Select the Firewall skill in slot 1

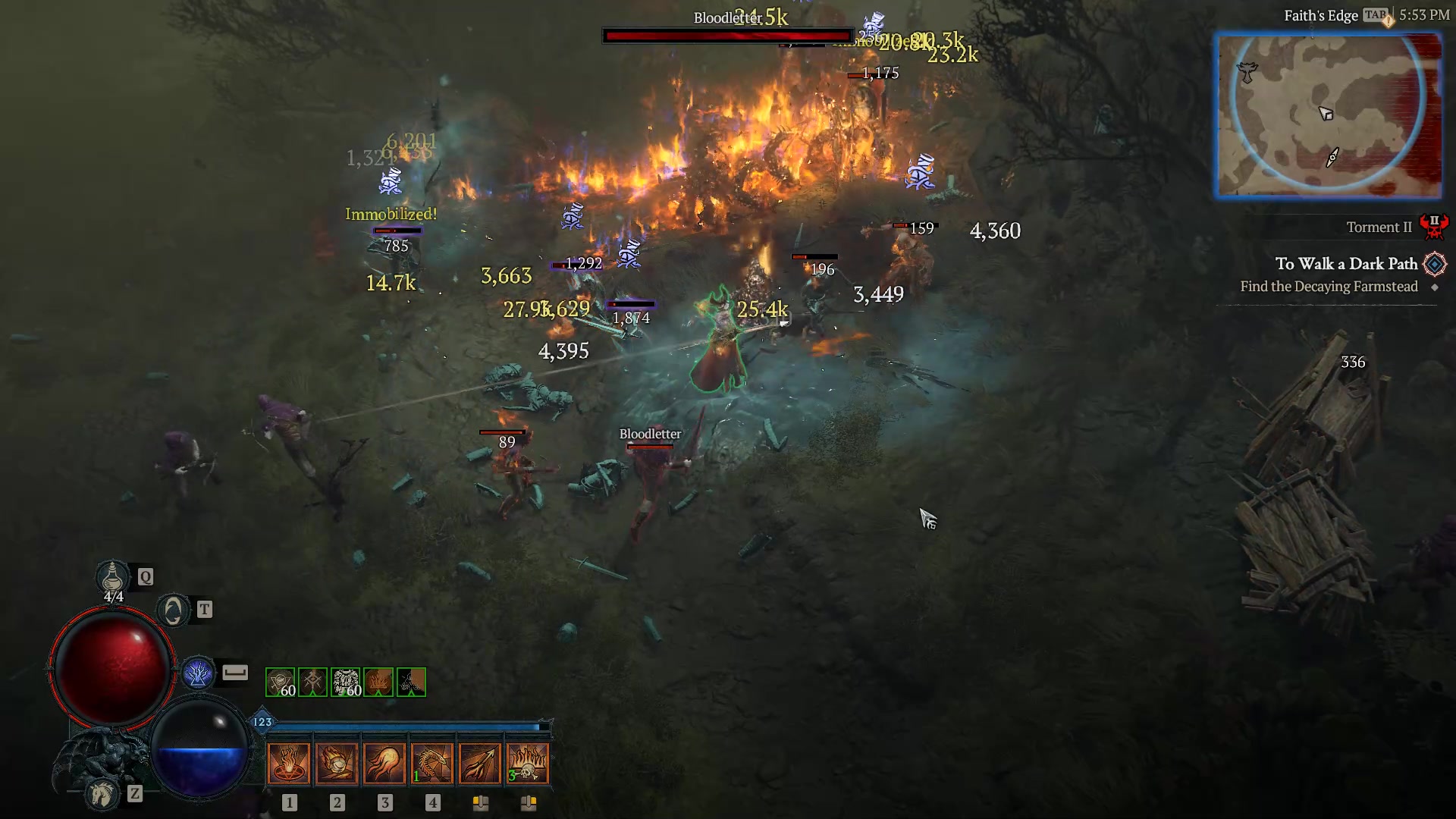(x=289, y=762)
